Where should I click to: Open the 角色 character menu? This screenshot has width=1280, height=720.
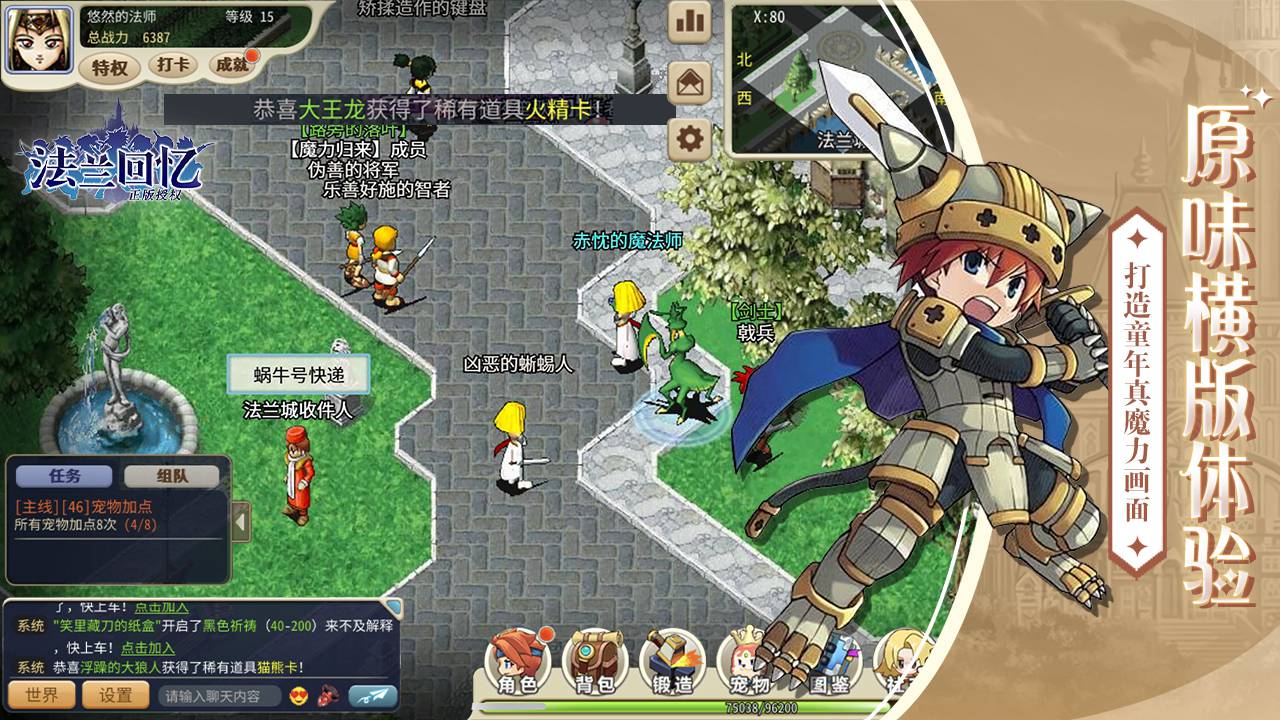[x=517, y=662]
